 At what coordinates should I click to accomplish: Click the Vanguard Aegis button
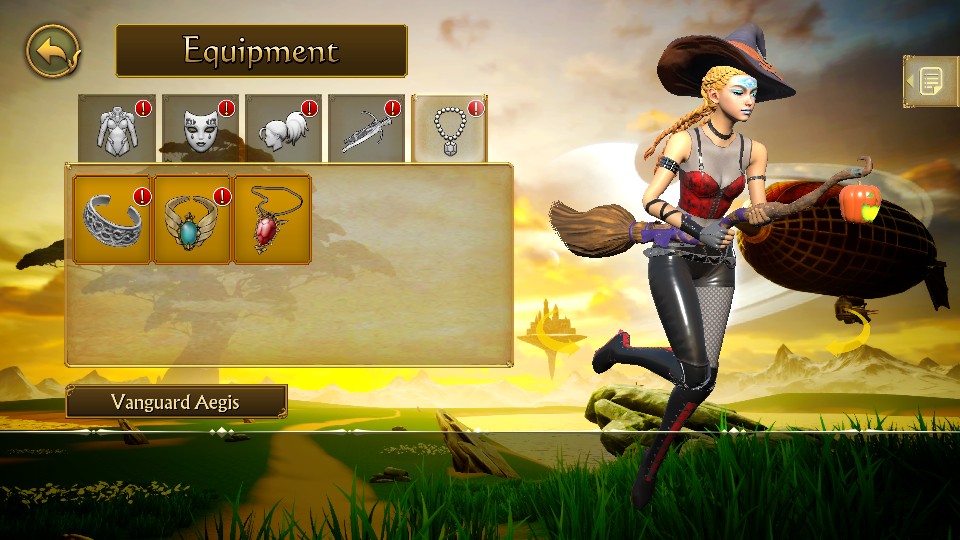[x=176, y=402]
